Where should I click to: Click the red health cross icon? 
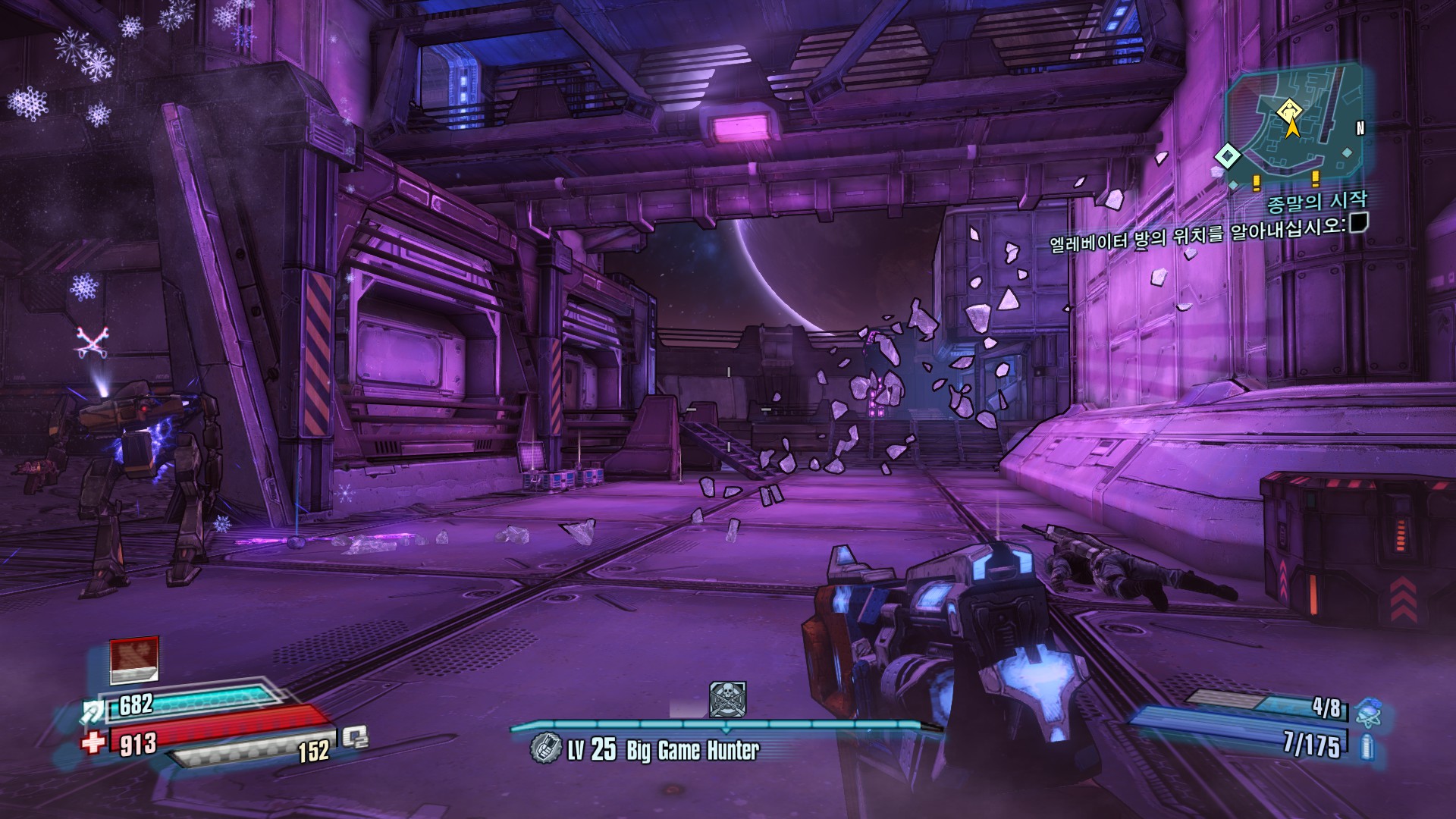click(x=93, y=741)
